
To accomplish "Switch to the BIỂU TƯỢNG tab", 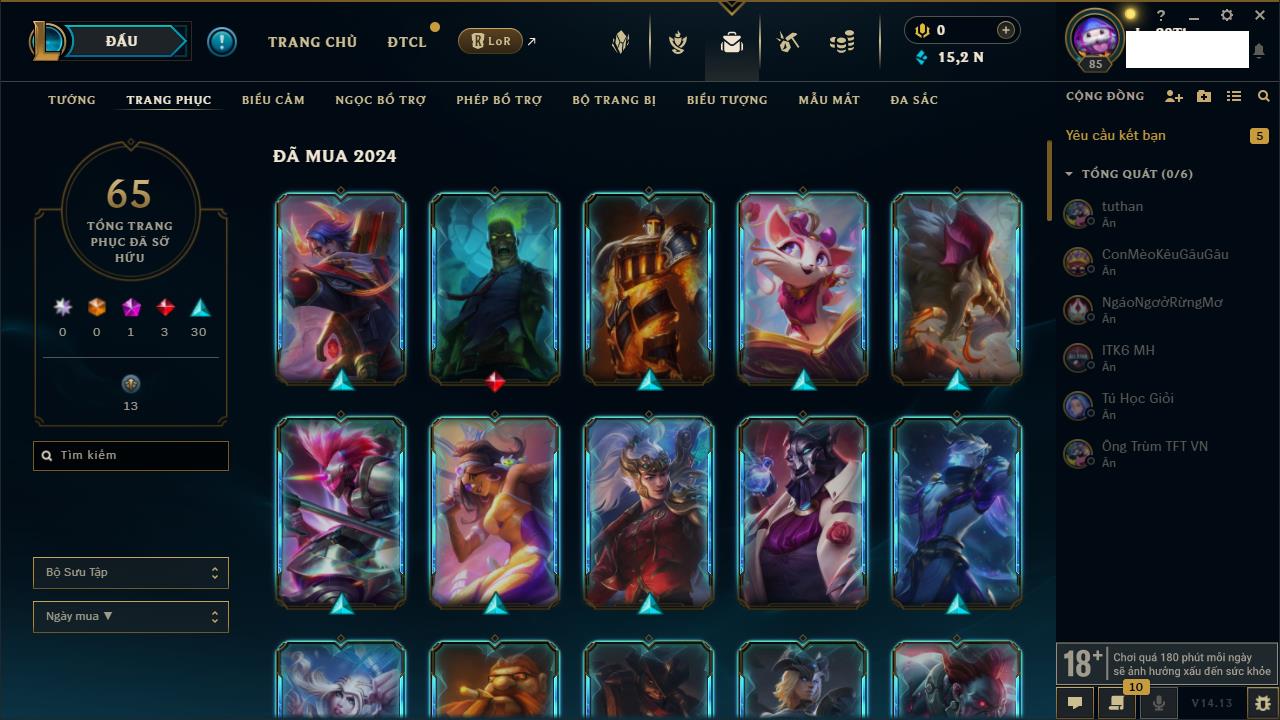I will click(x=727, y=100).
